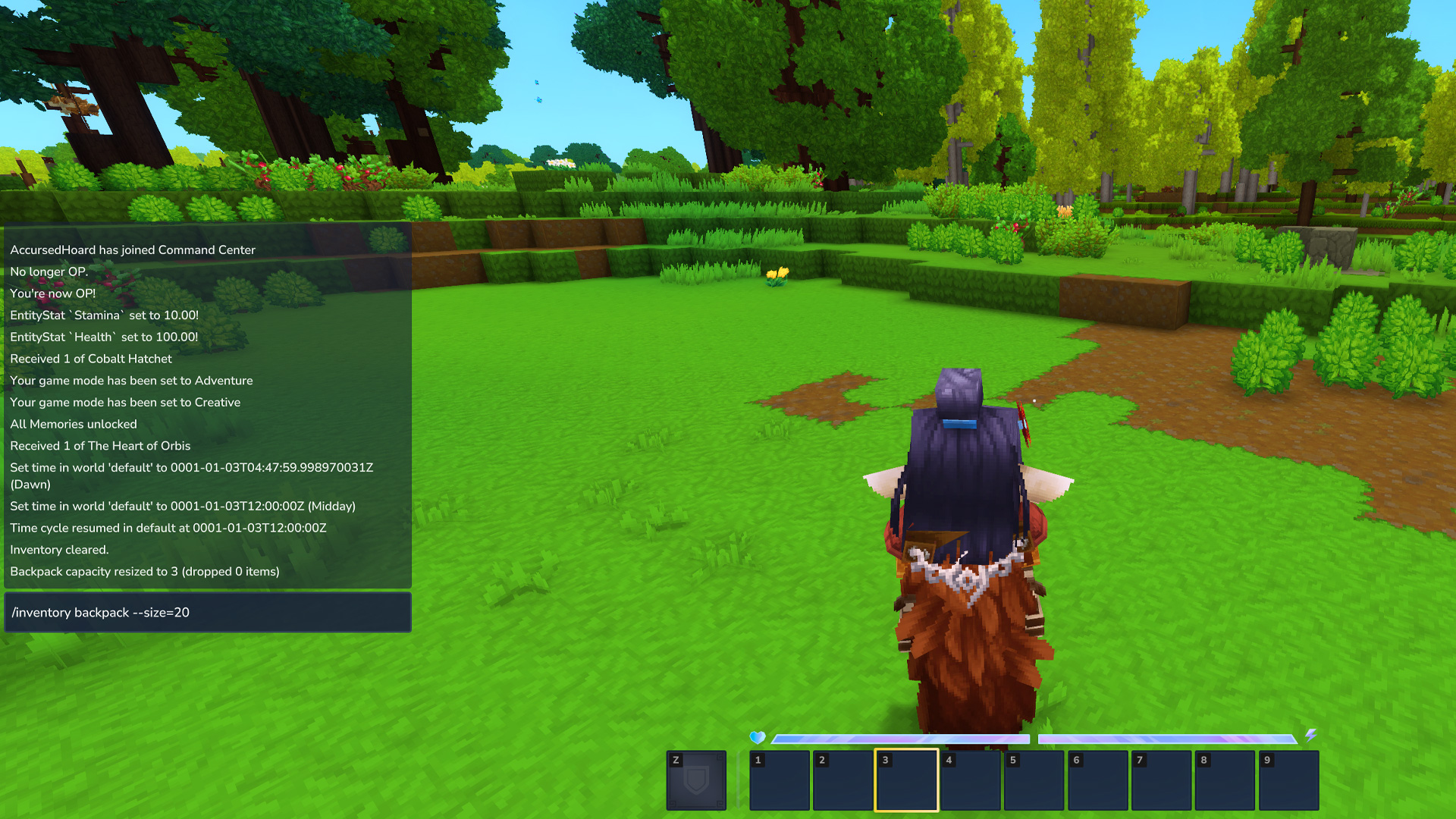
Task: Select the highlighted hotbar slot 3
Action: (x=906, y=780)
